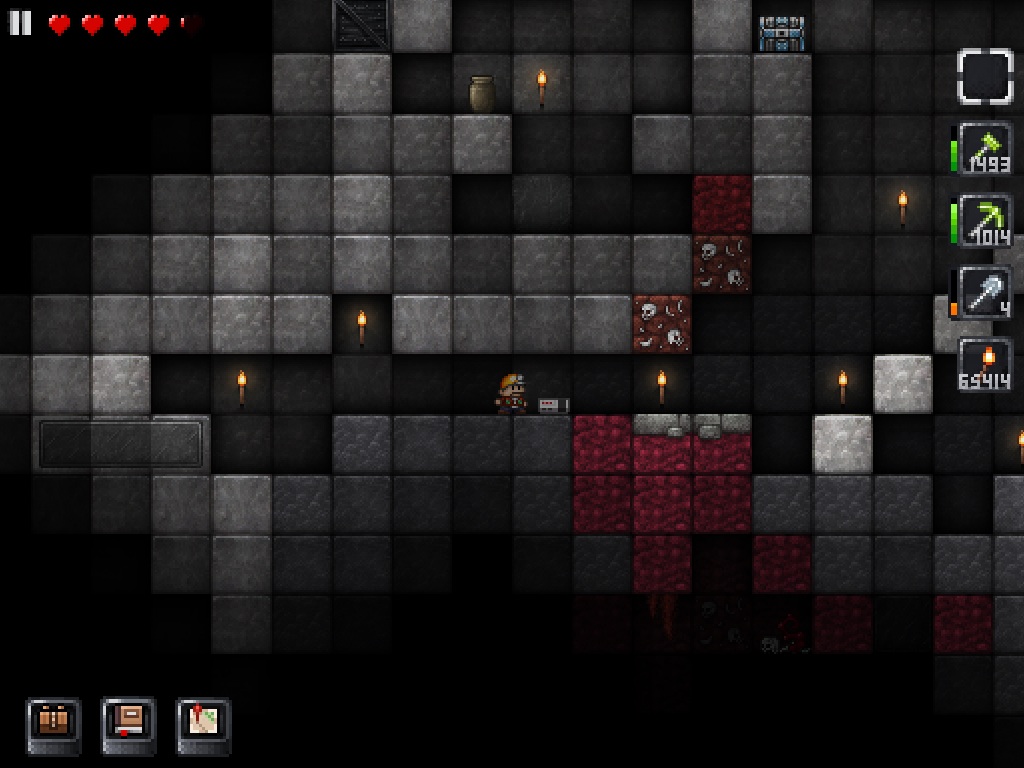Equip the green hammer tool
Image resolution: width=1024 pixels, height=768 pixels.
click(x=984, y=149)
